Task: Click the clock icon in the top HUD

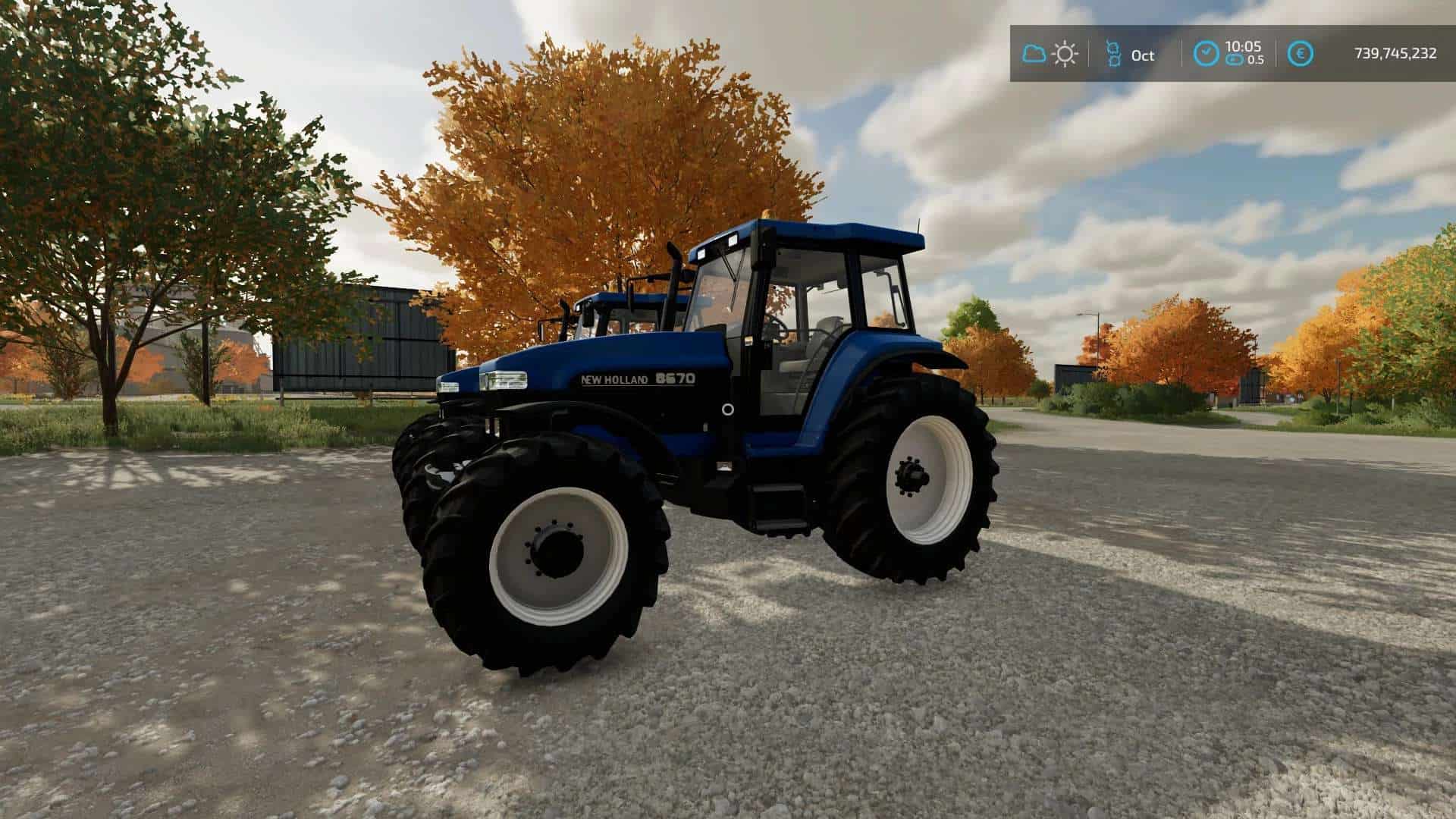Action: tap(1207, 52)
